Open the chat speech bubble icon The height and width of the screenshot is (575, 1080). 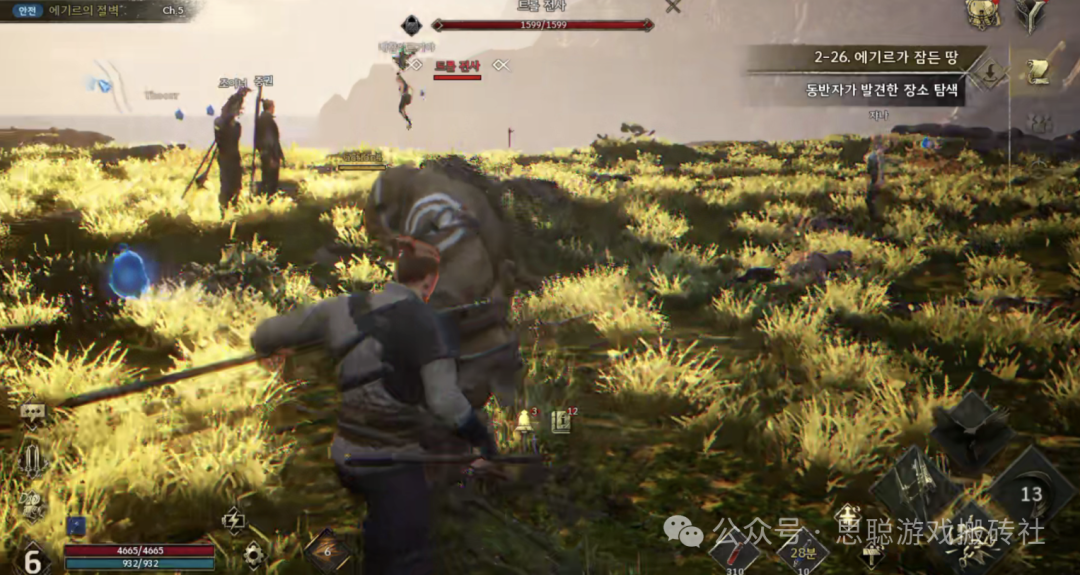coord(31,412)
